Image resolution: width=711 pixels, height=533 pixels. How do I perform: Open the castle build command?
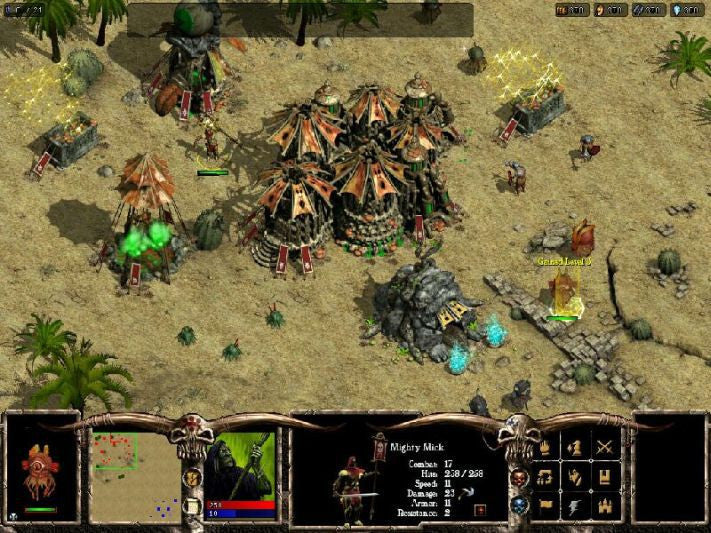(605, 506)
